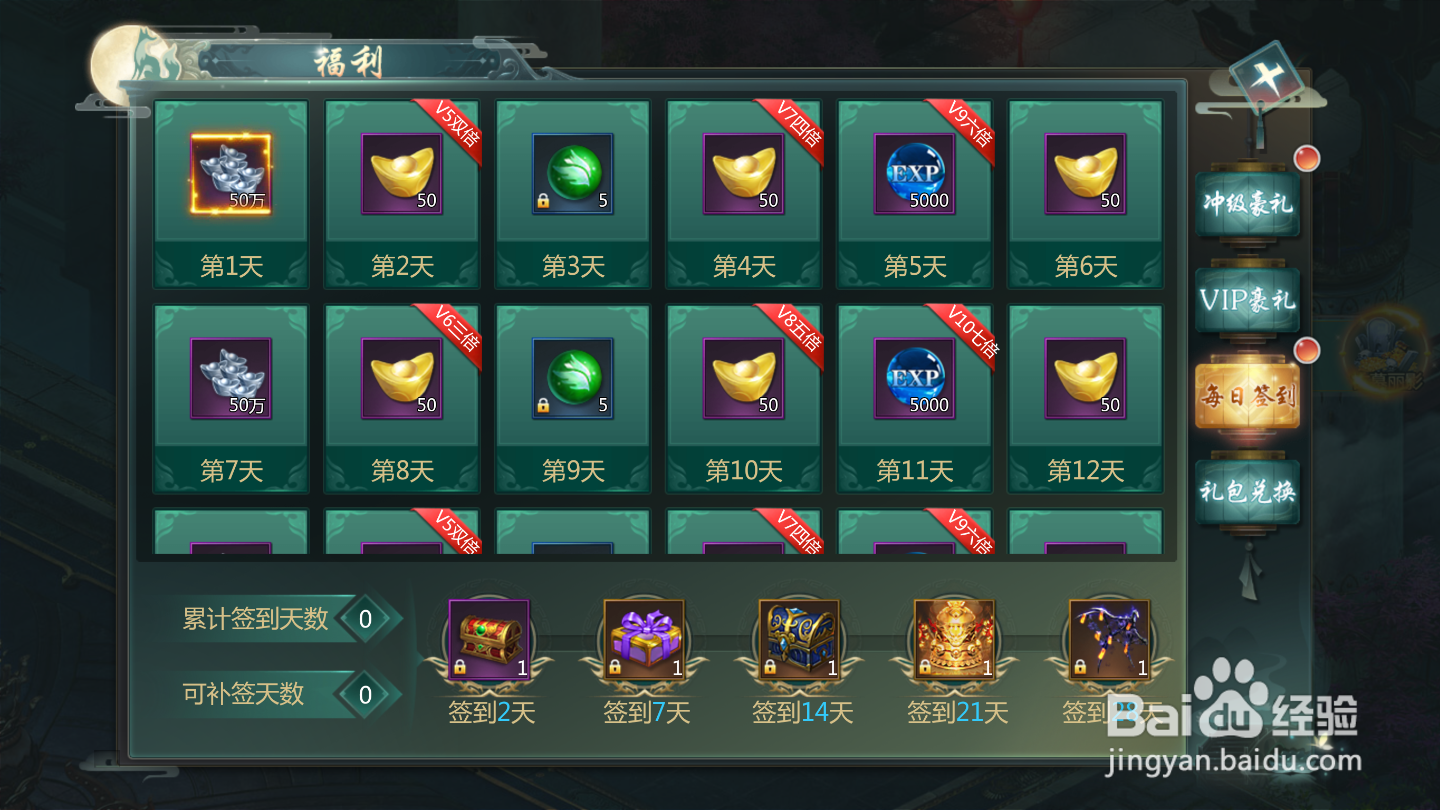Open the 礼包兑换 panel
The height and width of the screenshot is (810, 1440).
tap(1247, 490)
